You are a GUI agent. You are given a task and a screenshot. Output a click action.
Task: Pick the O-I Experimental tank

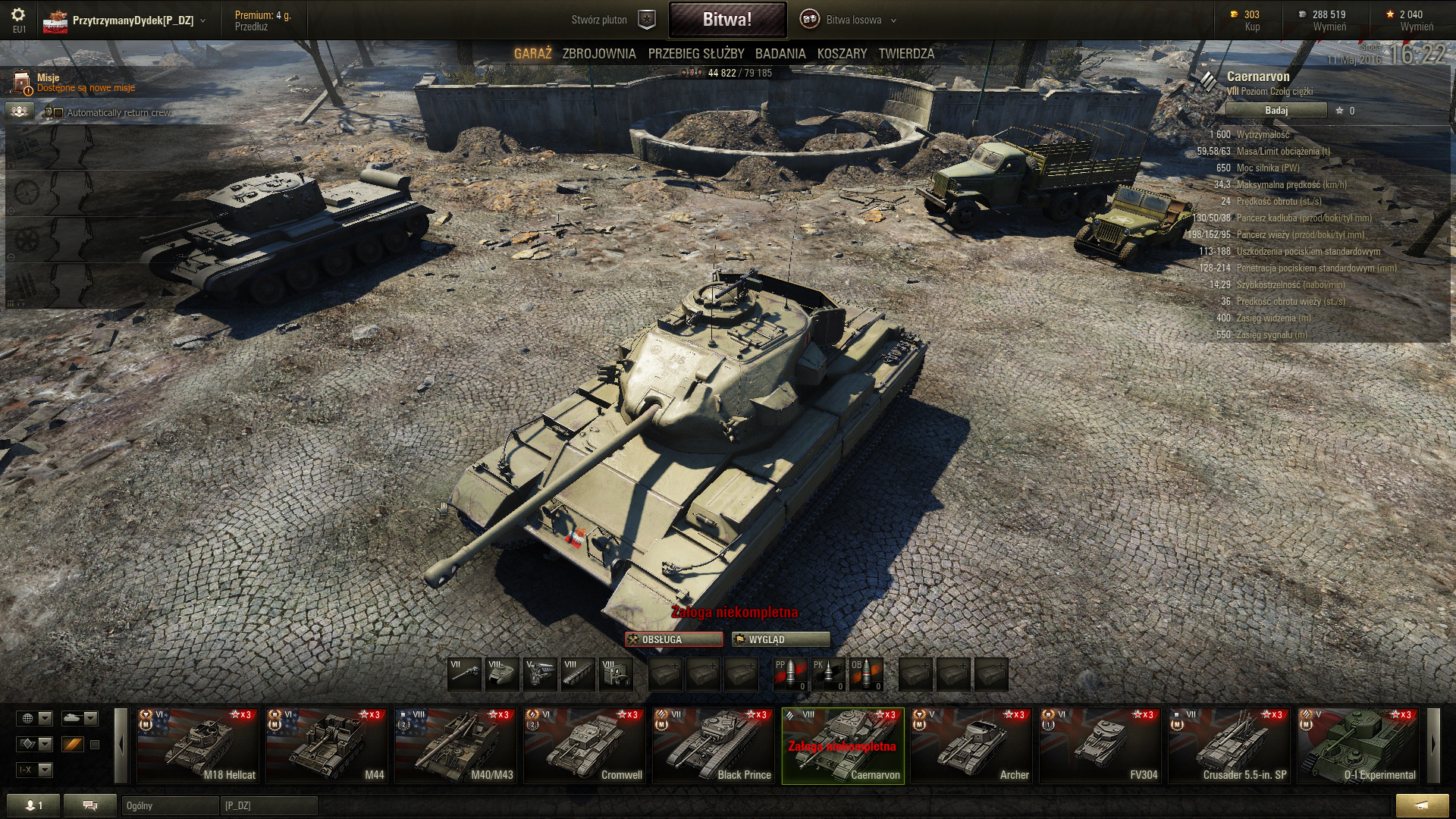tap(1357, 745)
